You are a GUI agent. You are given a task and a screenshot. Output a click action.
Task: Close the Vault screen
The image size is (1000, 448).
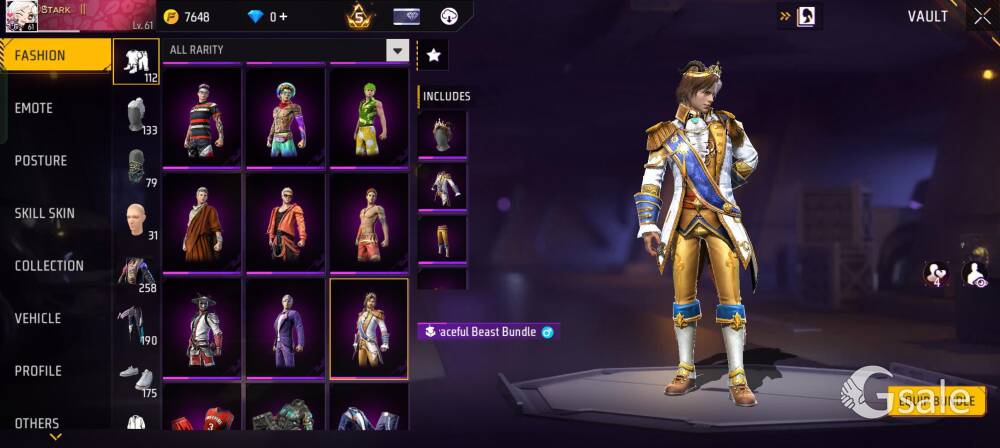tap(980, 16)
